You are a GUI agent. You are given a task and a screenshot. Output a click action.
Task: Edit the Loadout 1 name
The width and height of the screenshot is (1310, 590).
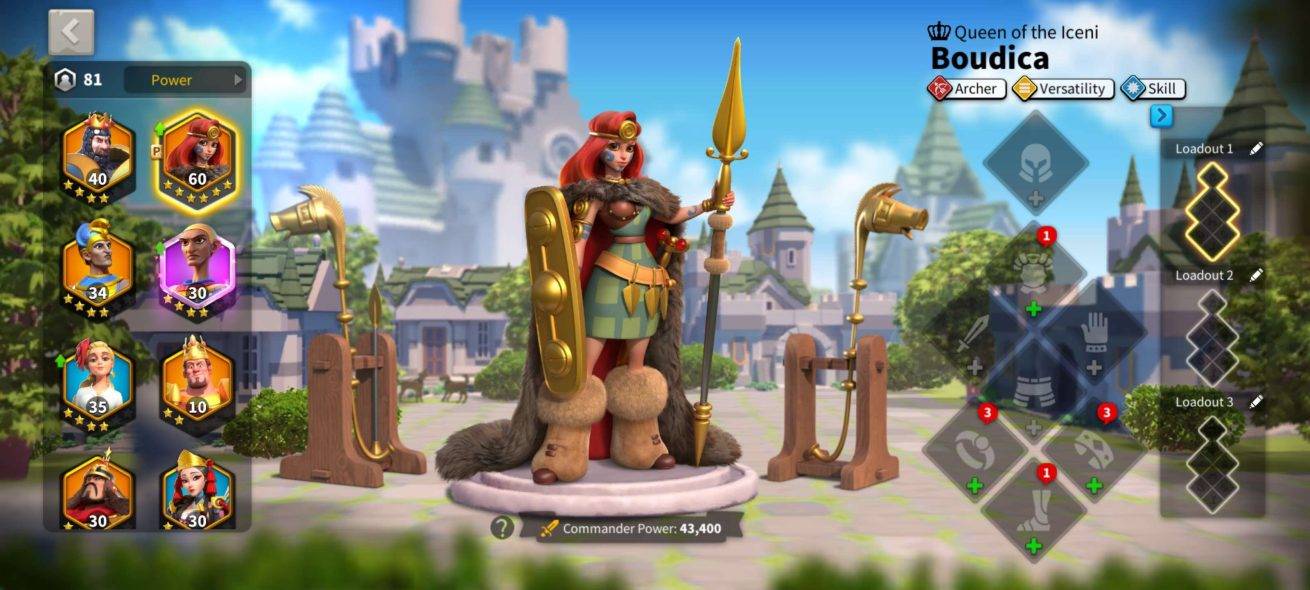point(1256,149)
